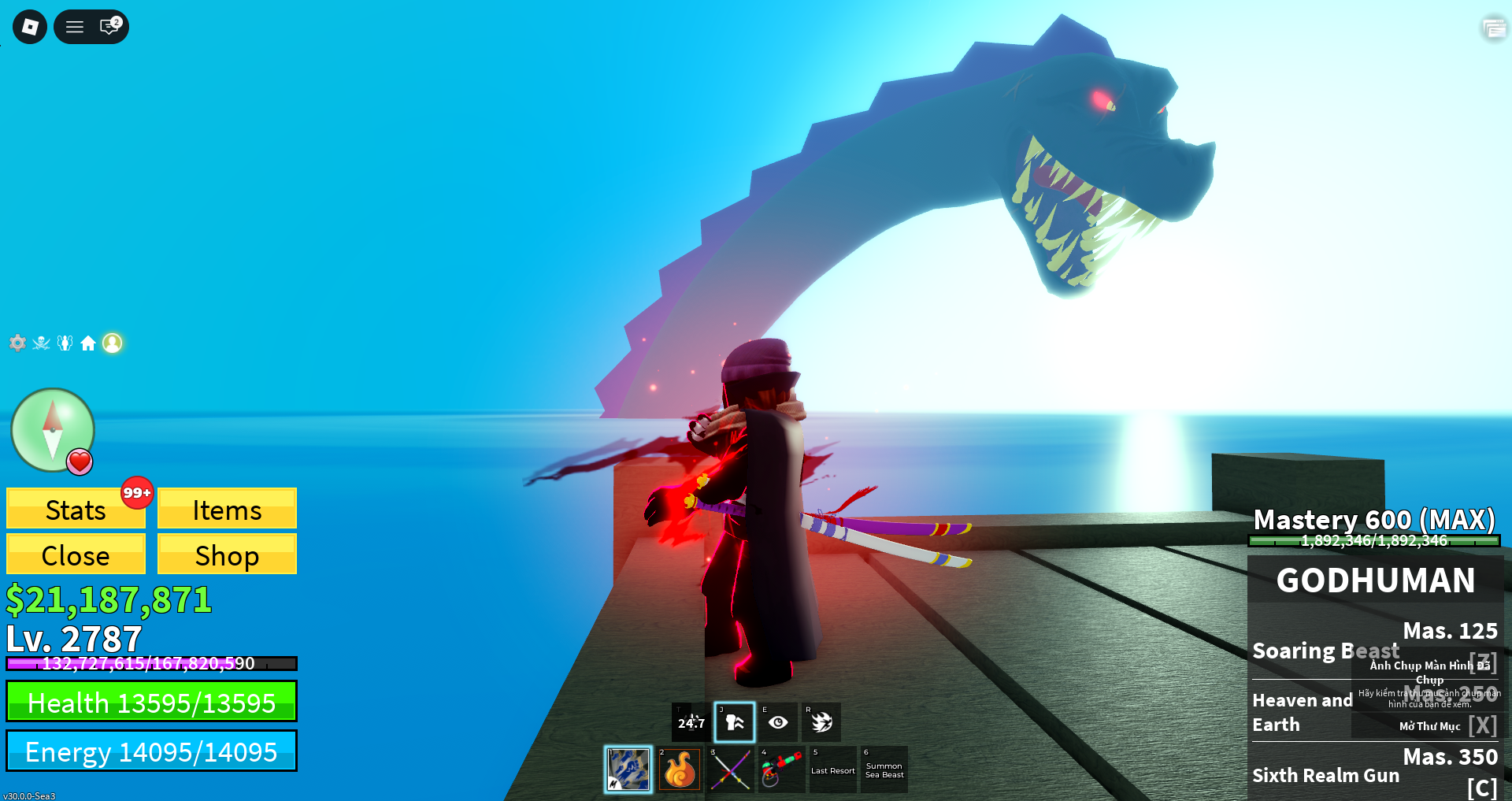Click the red heart badge on compass
This screenshot has height=801, width=1512.
tap(80, 462)
